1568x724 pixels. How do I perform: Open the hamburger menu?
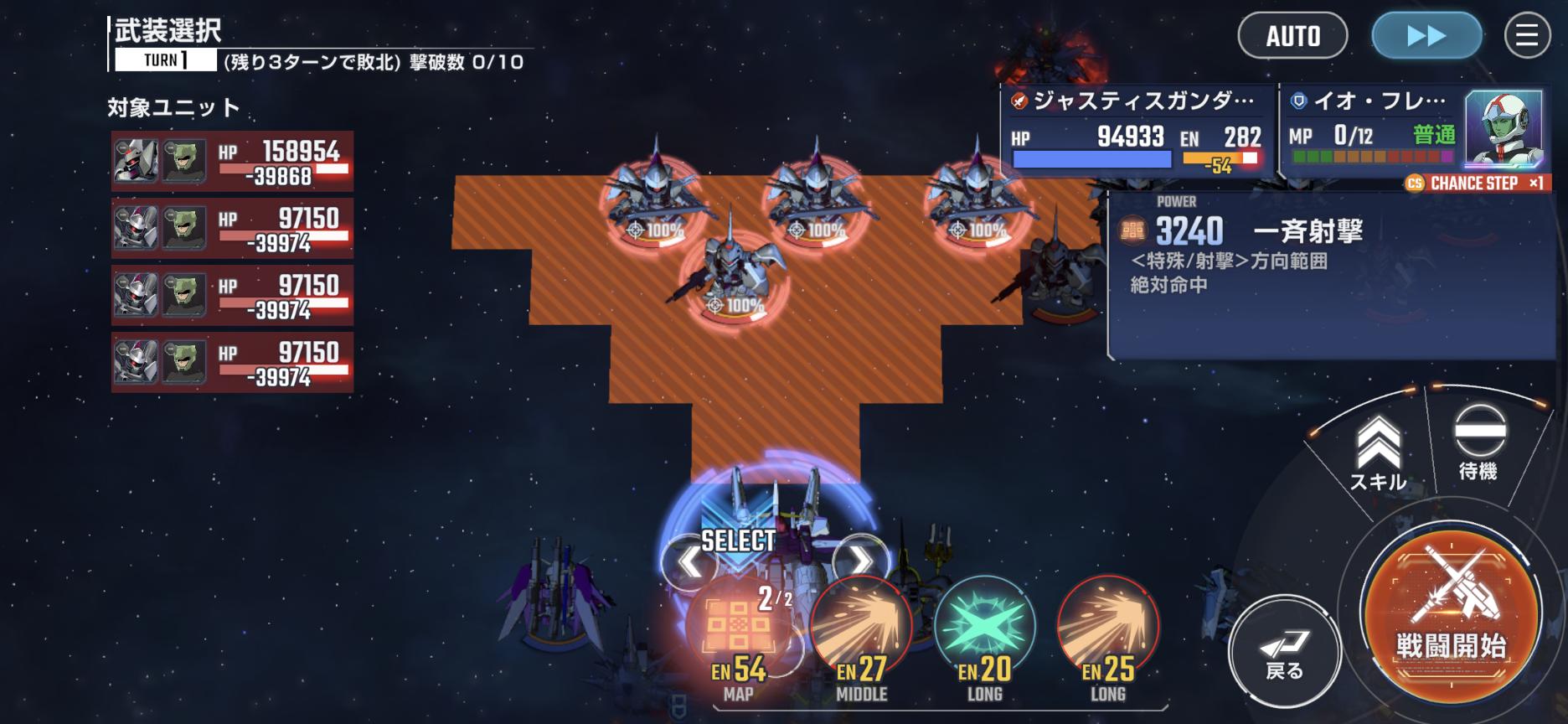tap(1527, 36)
